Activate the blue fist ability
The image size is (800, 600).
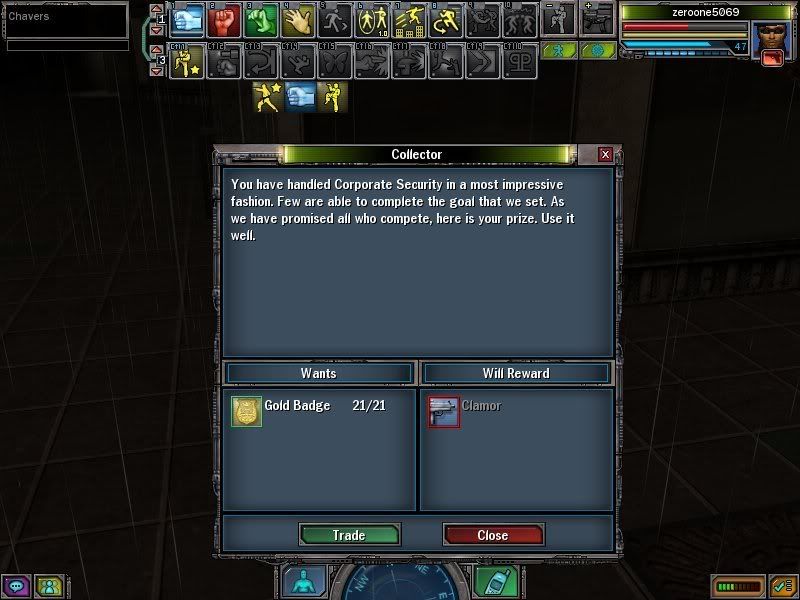point(188,20)
